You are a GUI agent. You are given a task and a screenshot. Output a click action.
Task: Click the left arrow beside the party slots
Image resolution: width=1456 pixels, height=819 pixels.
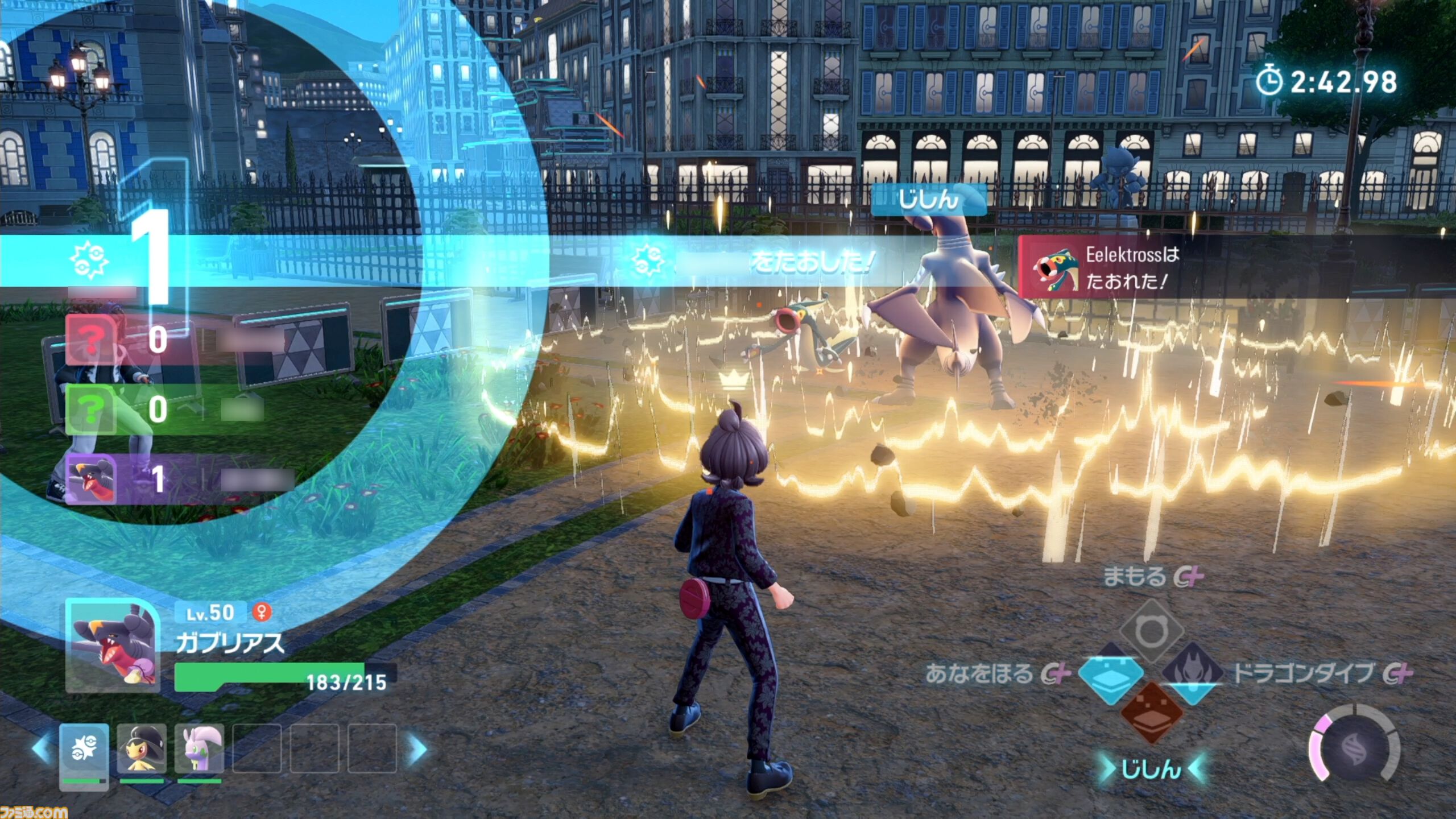(42, 748)
